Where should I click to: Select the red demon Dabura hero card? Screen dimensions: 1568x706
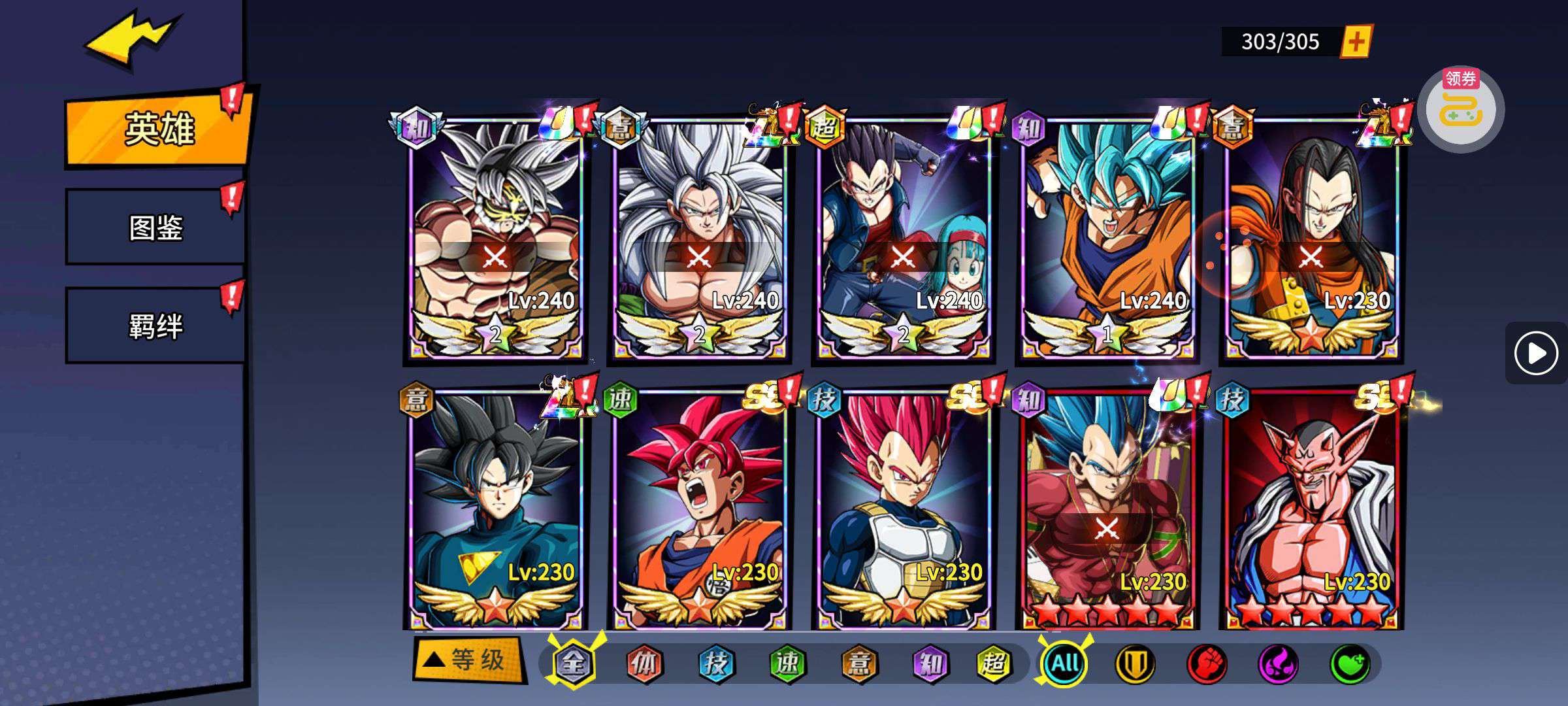pos(1311,510)
